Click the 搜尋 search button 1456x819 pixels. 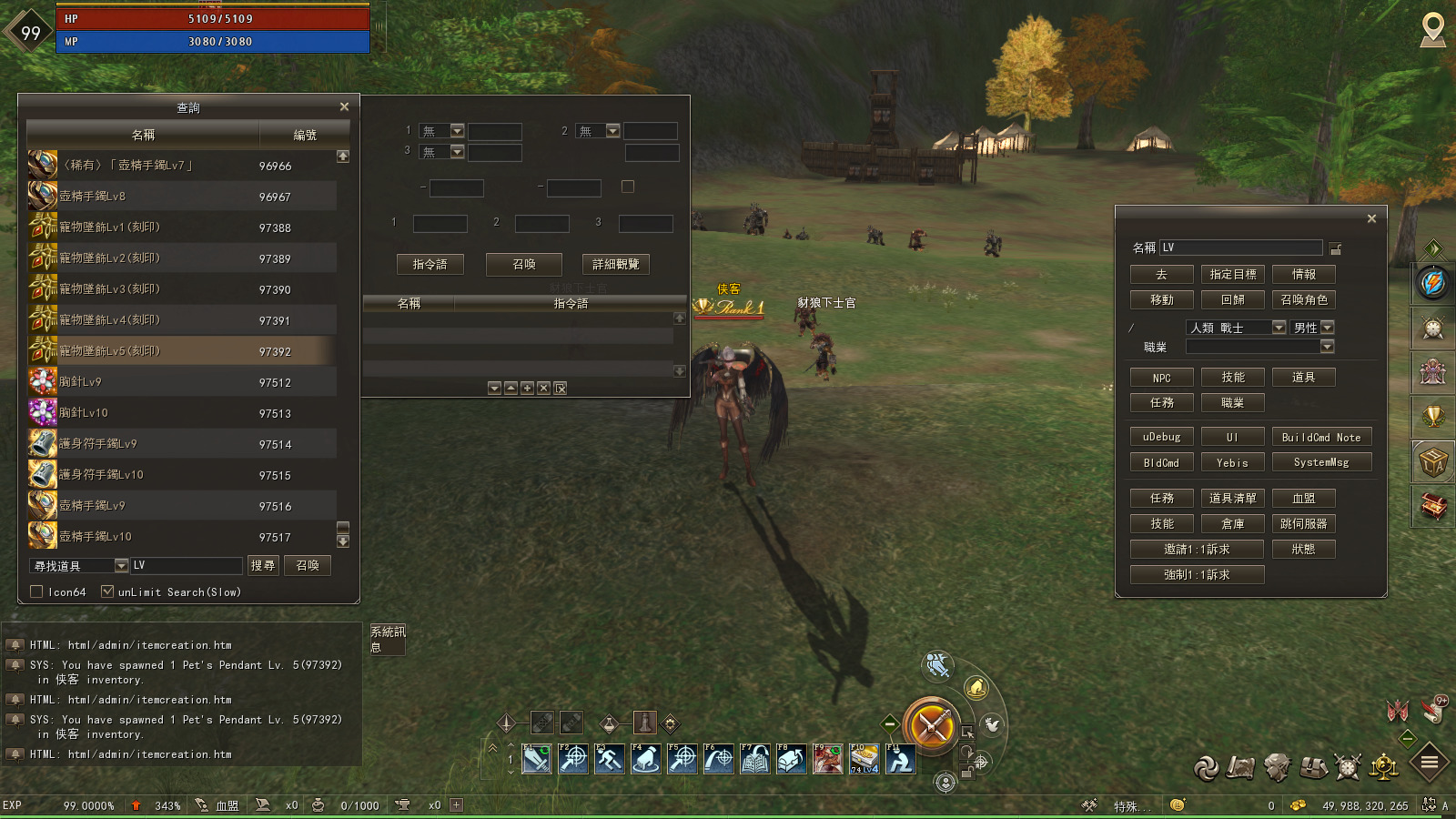[263, 565]
